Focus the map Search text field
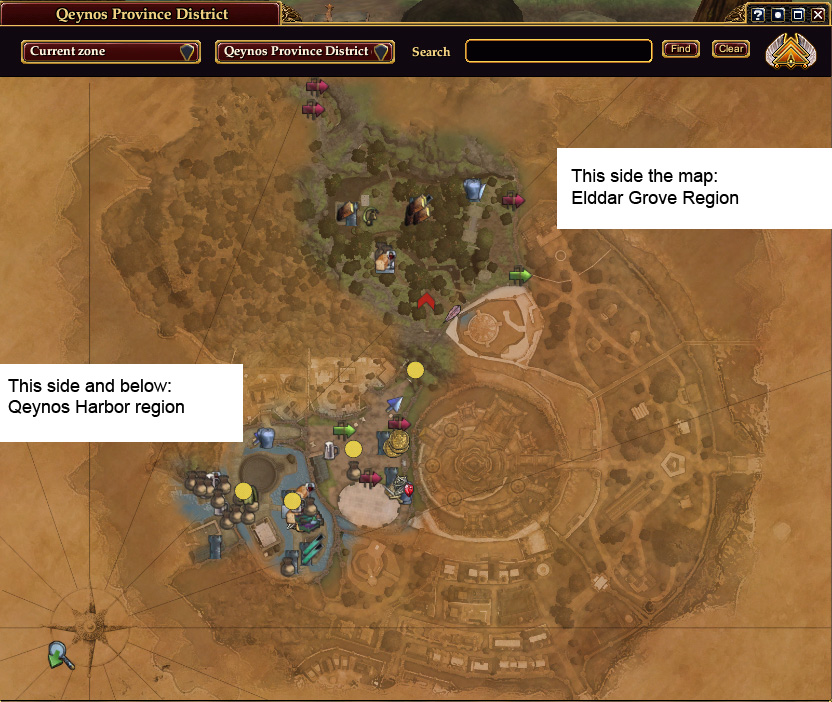The image size is (832, 702). point(559,51)
